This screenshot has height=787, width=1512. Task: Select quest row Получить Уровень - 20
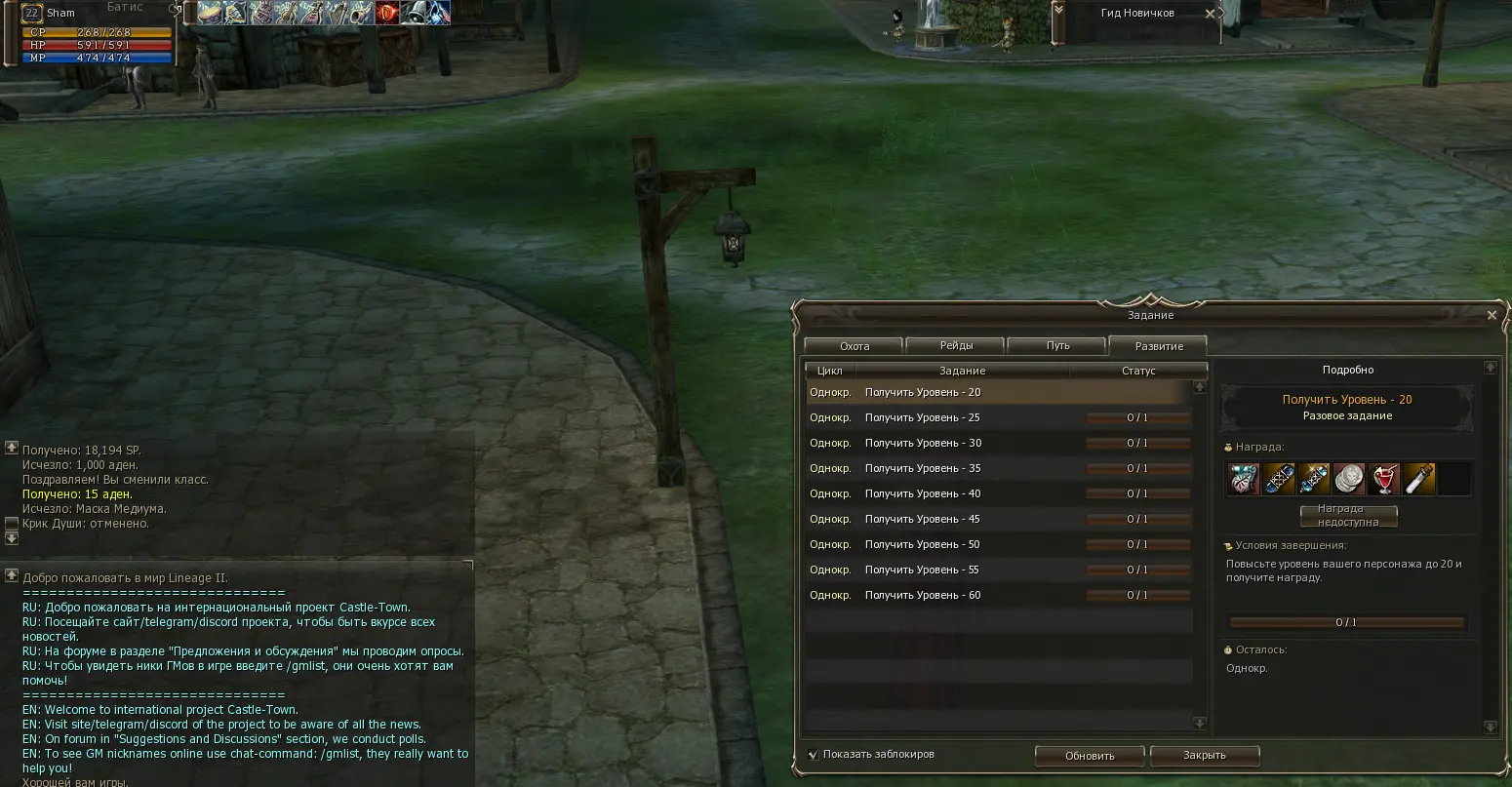click(922, 392)
